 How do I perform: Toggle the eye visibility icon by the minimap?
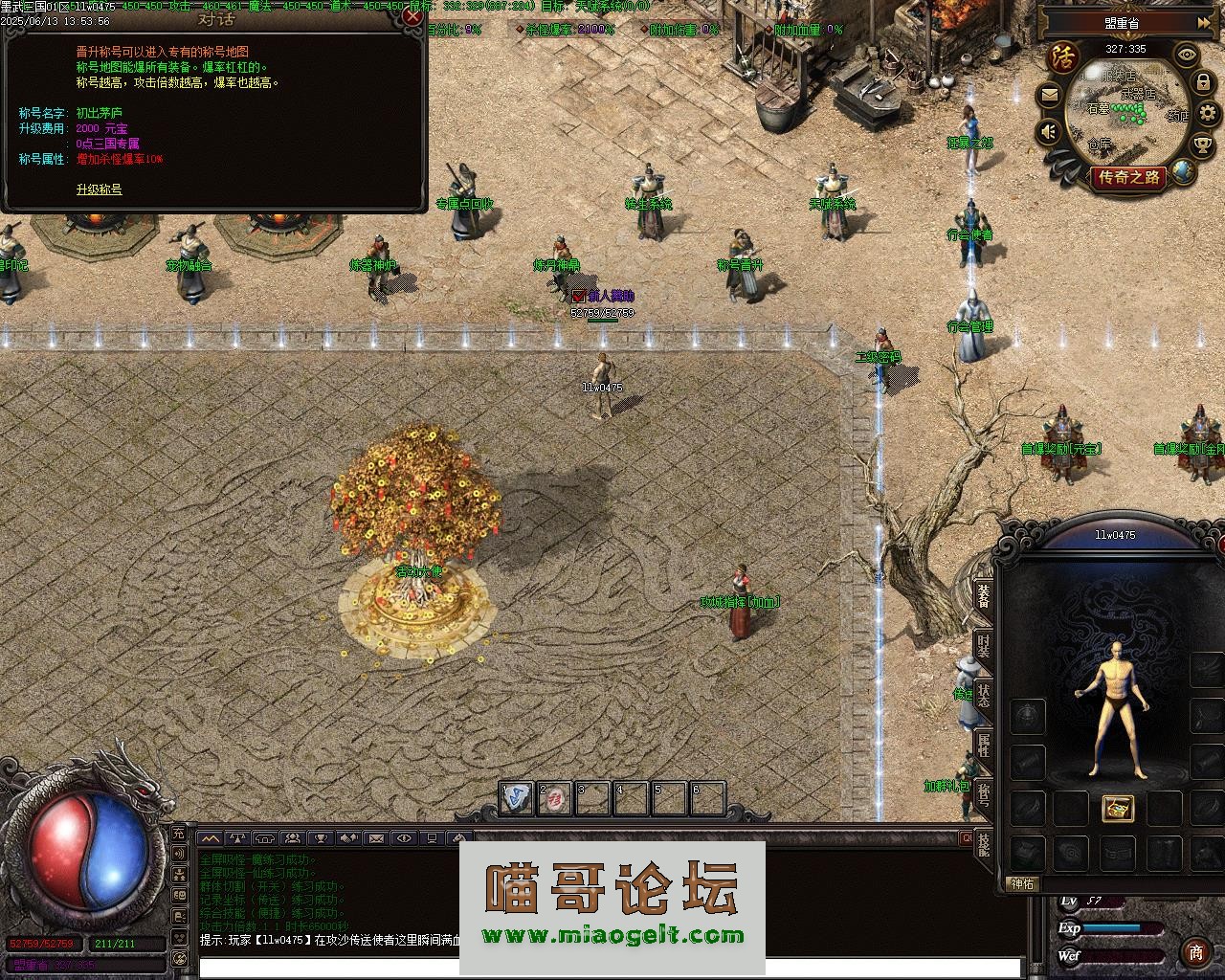pyautogui.click(x=1187, y=55)
